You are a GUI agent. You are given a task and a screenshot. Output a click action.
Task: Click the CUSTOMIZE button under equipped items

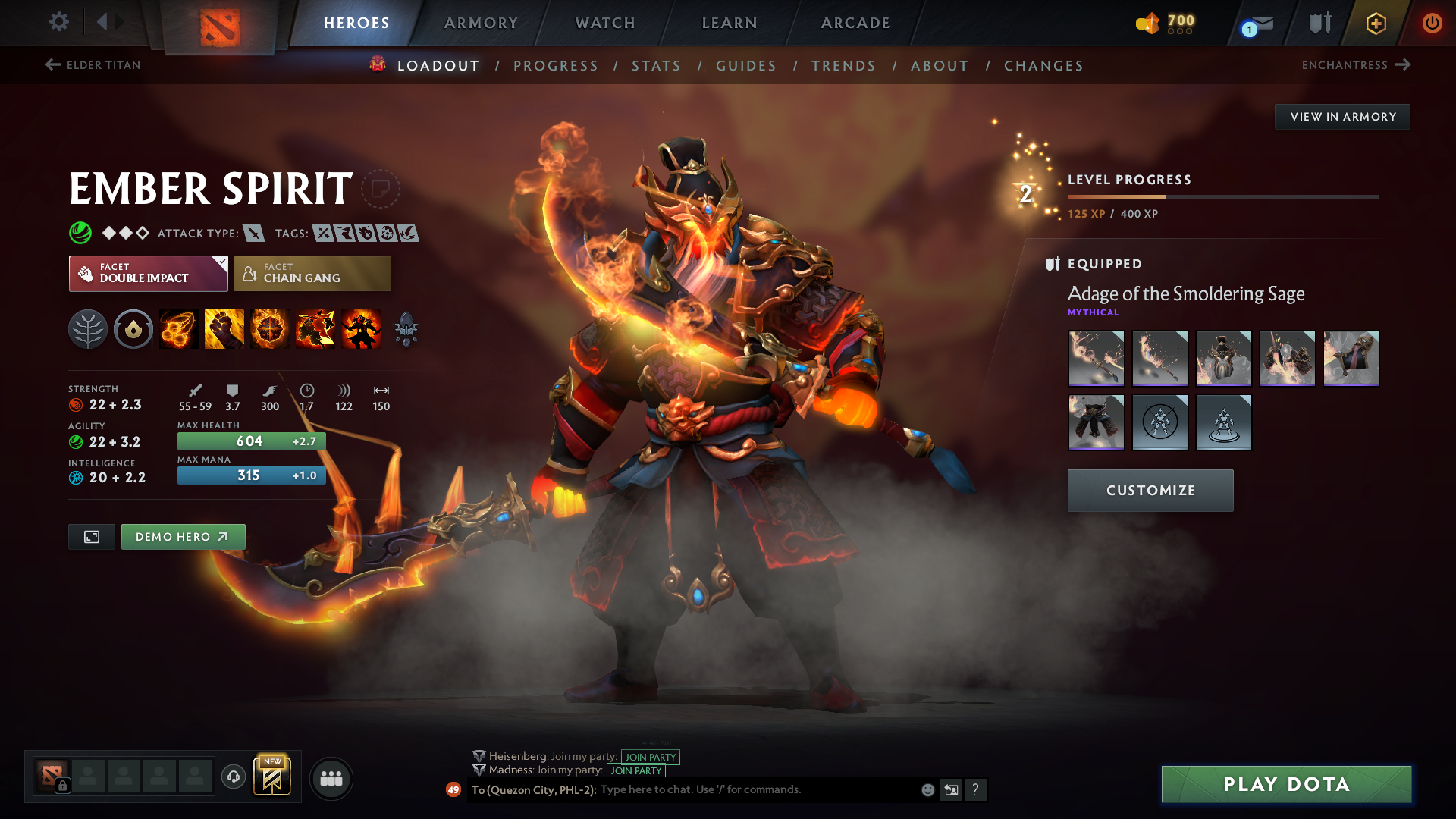pos(1150,490)
